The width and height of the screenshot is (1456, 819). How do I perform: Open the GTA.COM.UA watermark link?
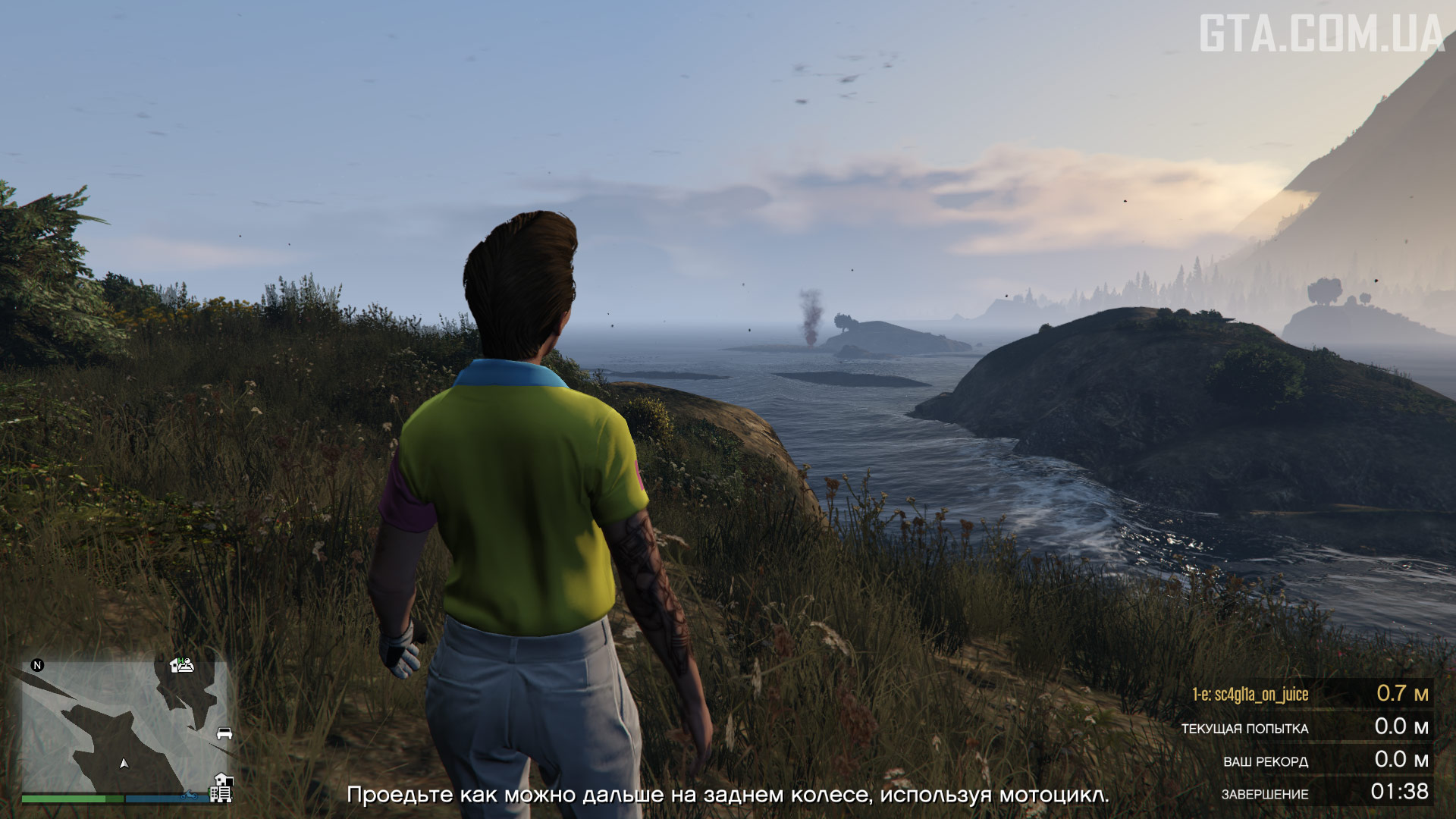pos(1320,35)
